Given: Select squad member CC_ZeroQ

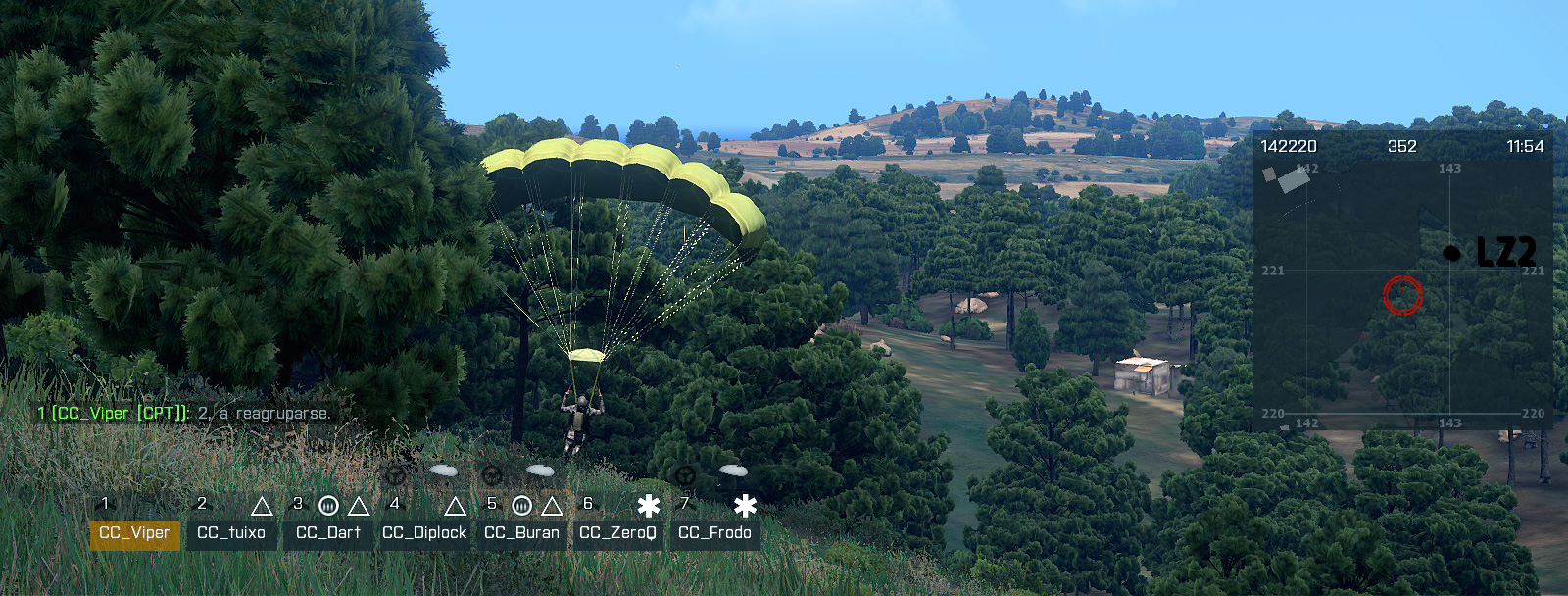Looking at the screenshot, I should coord(617,533).
